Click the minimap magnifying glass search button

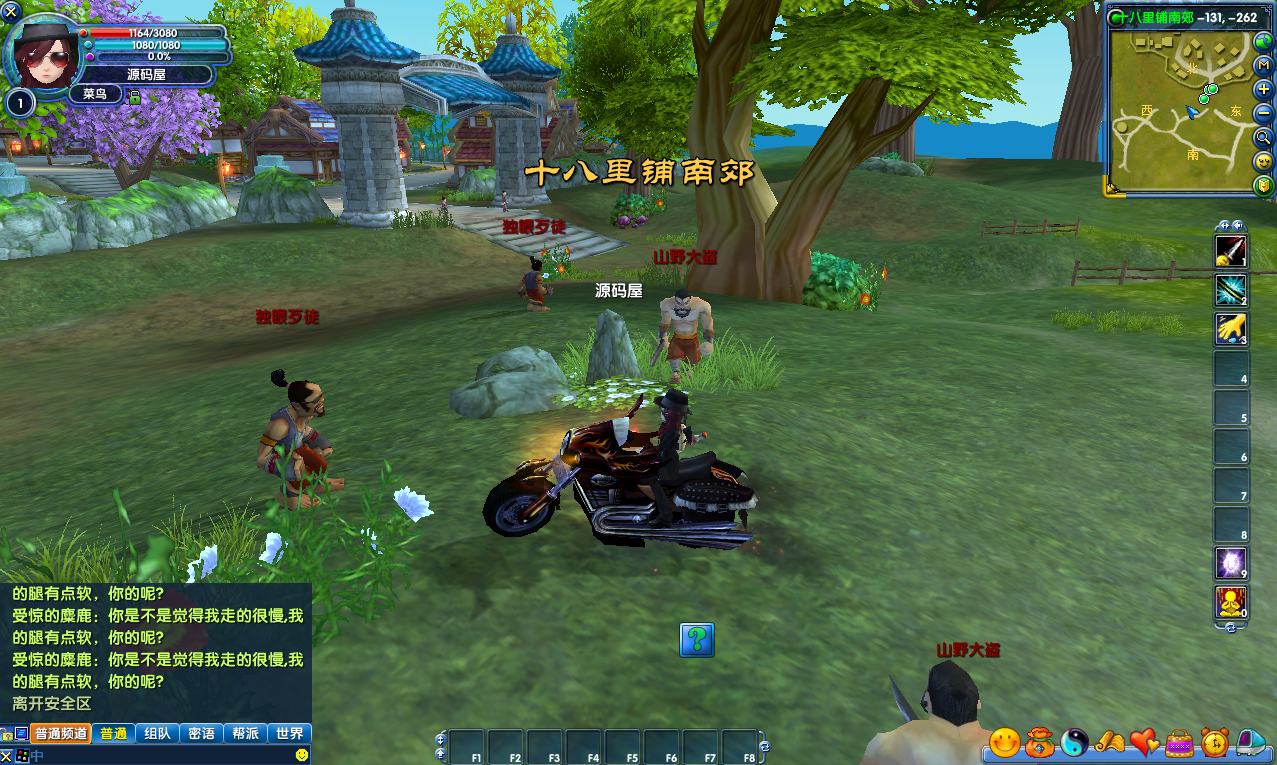1264,137
